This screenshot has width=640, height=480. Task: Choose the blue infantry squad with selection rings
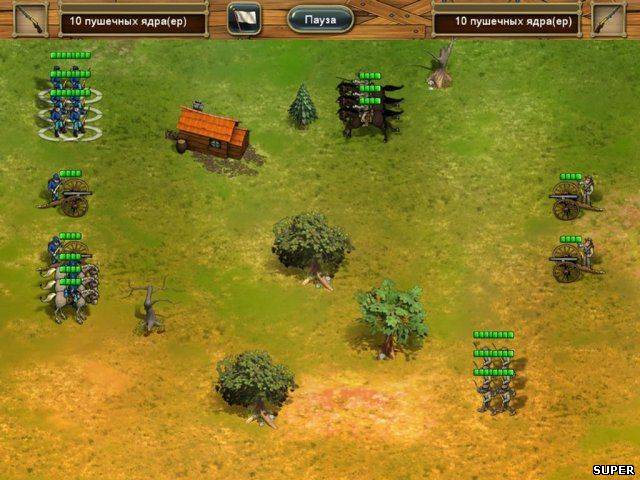pos(70,112)
